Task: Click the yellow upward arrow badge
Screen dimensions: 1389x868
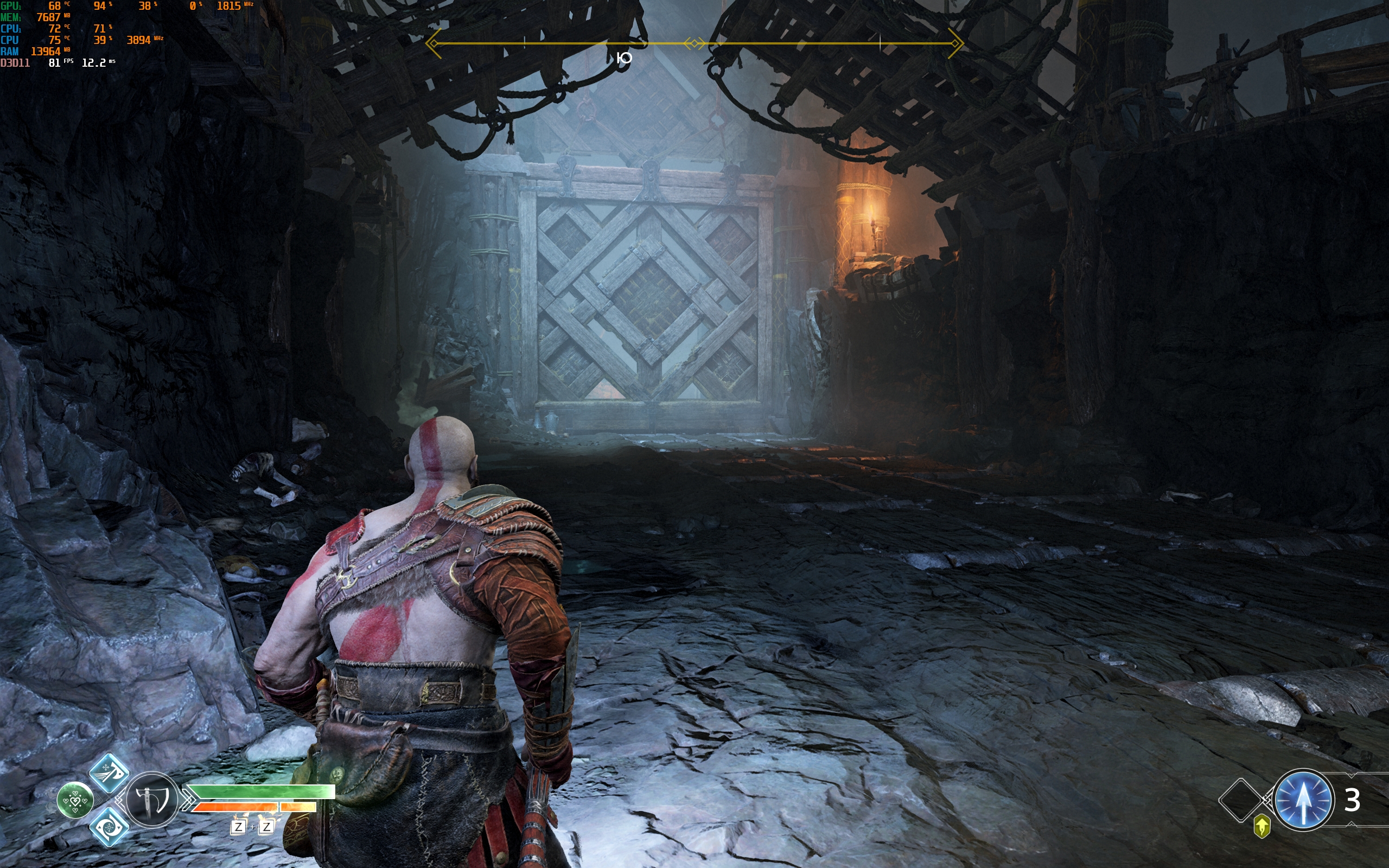Action: (x=1261, y=827)
